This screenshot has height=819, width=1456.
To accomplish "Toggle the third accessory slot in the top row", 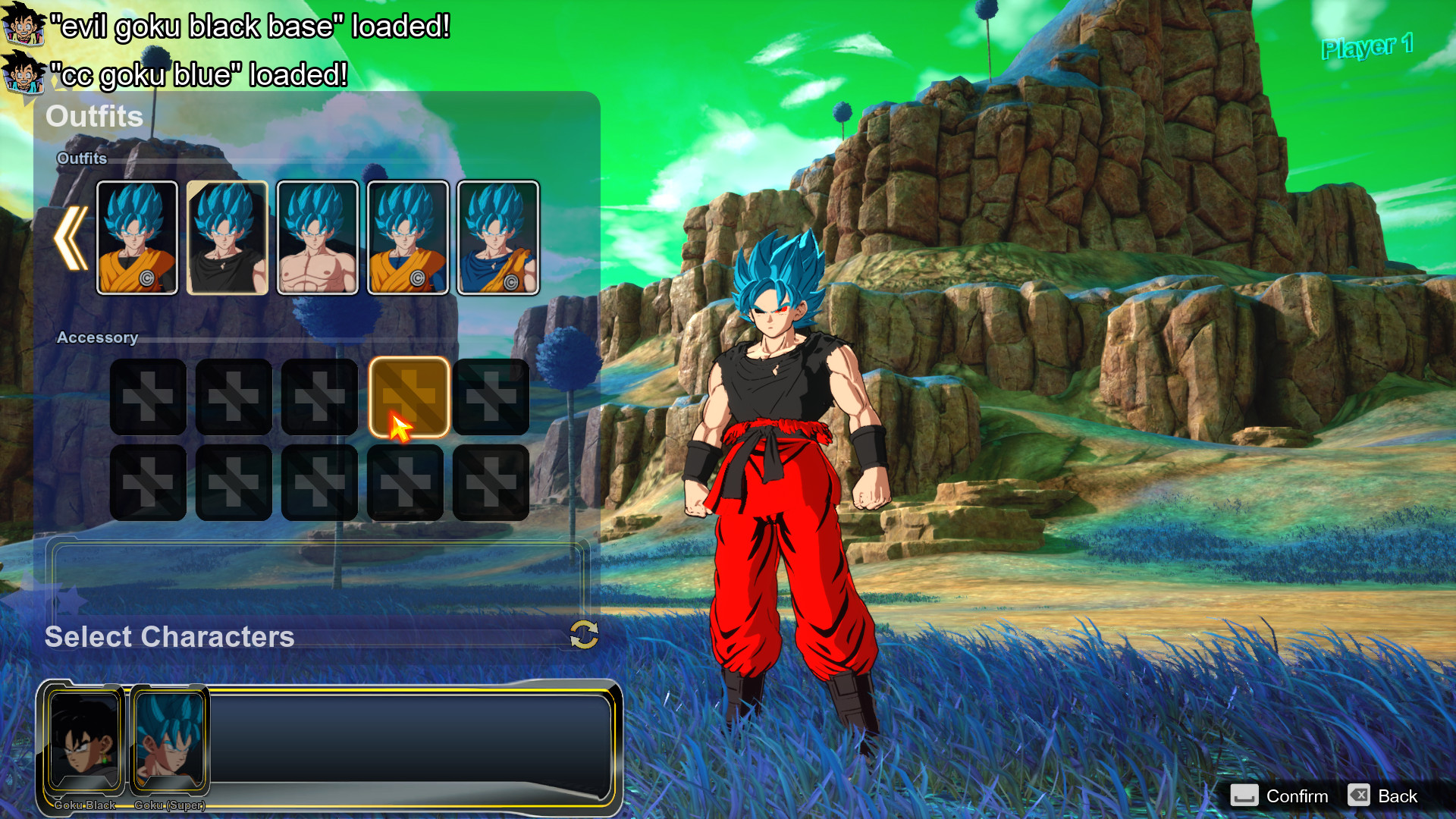I will [x=319, y=397].
